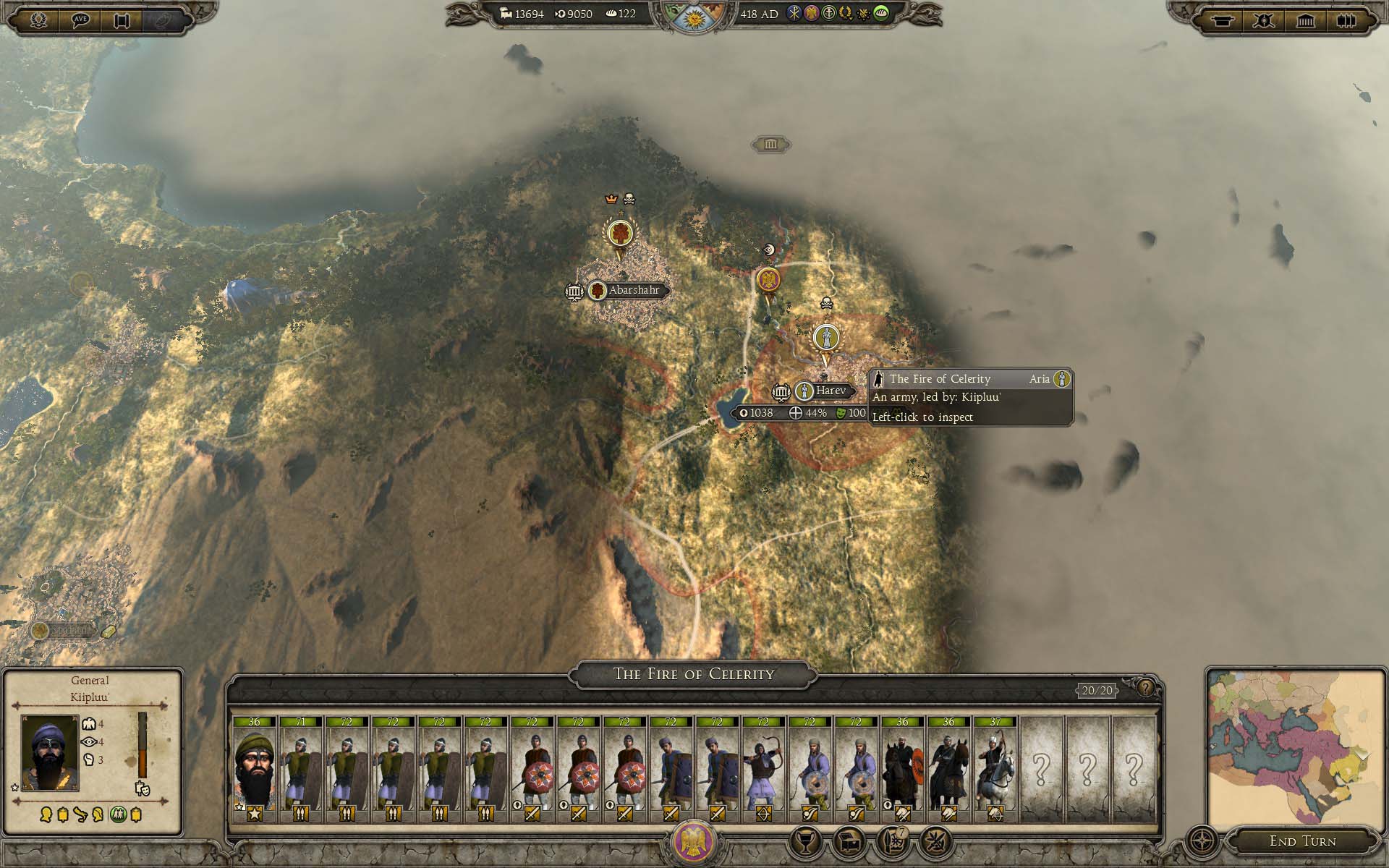The width and height of the screenshot is (1389, 868).
Task: End the current turn
Action: click(x=1302, y=841)
